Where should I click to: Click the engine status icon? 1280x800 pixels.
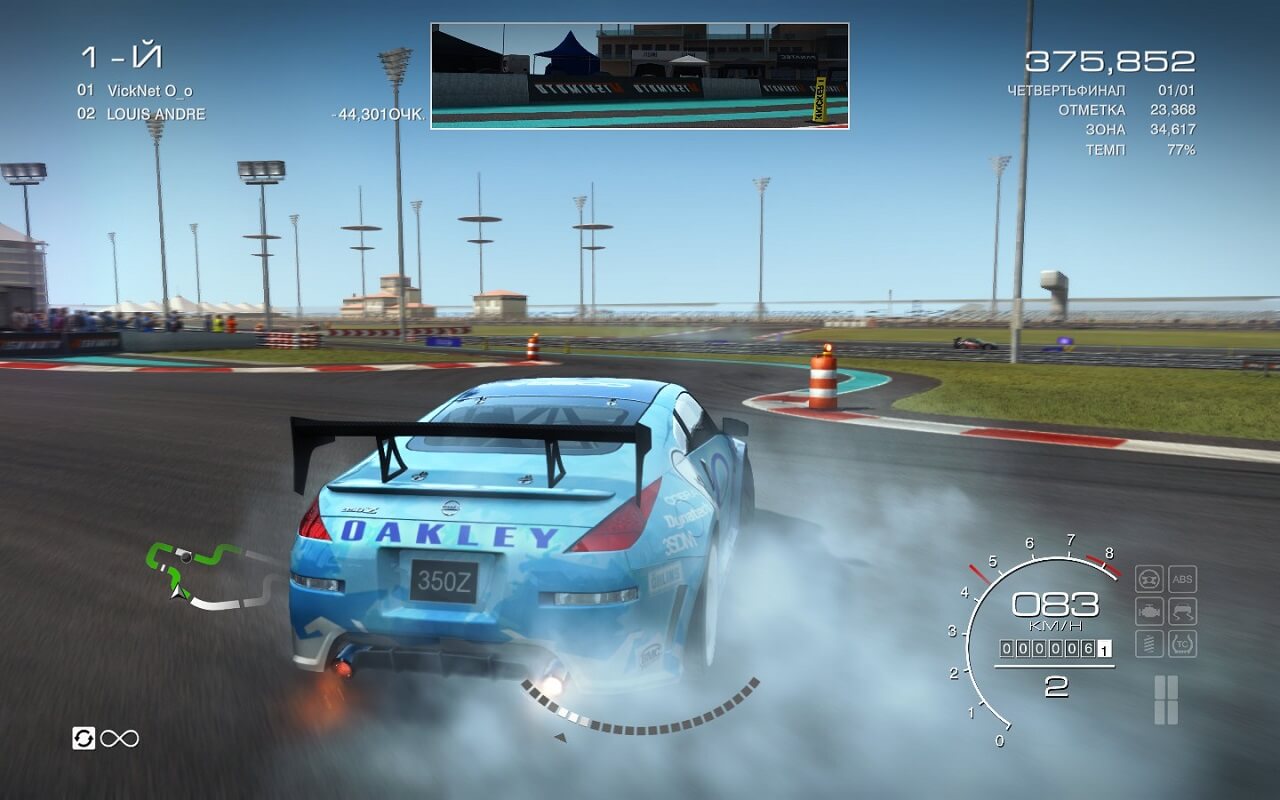[1149, 611]
